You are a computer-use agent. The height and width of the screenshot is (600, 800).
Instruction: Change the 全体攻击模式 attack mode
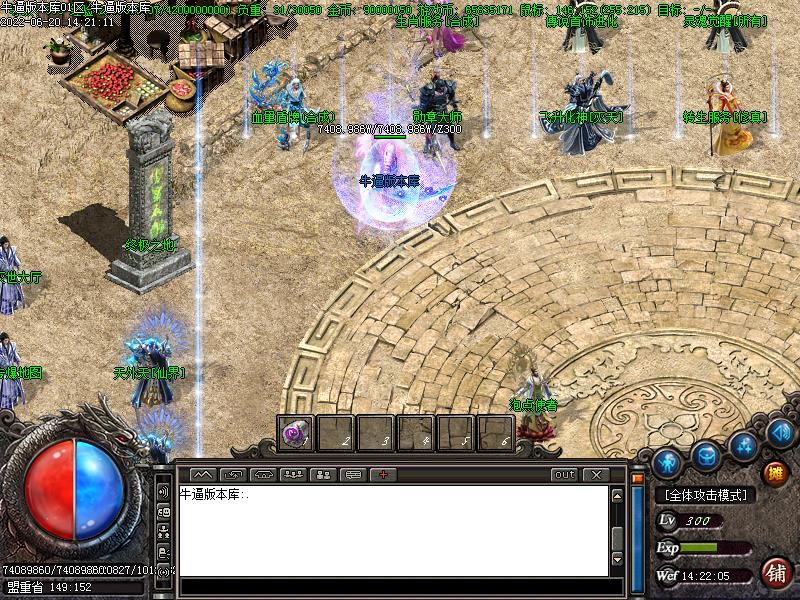coord(705,495)
